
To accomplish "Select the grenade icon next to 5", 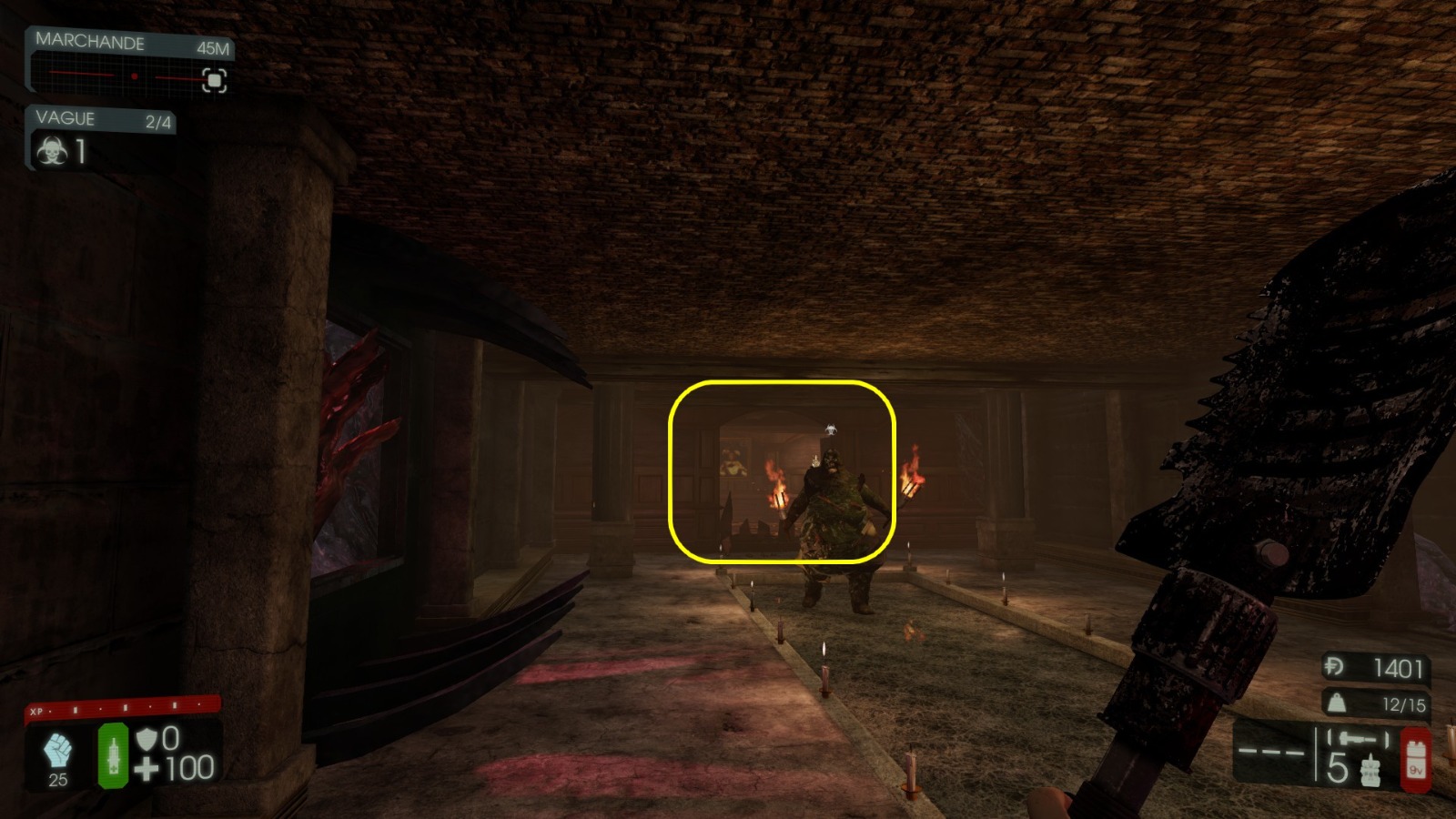I will coord(1371,770).
